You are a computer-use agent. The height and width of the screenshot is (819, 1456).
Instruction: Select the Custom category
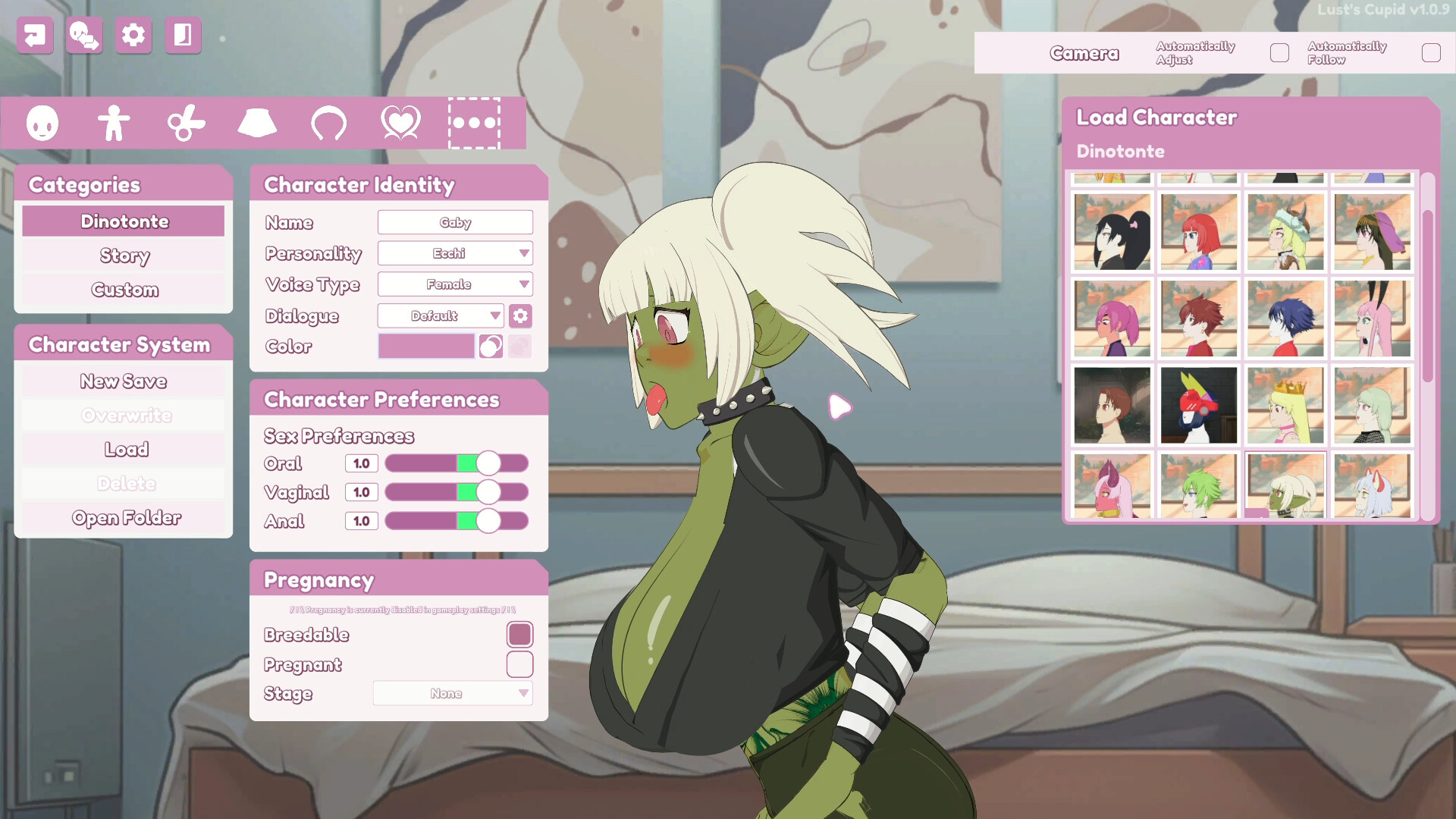tap(124, 290)
